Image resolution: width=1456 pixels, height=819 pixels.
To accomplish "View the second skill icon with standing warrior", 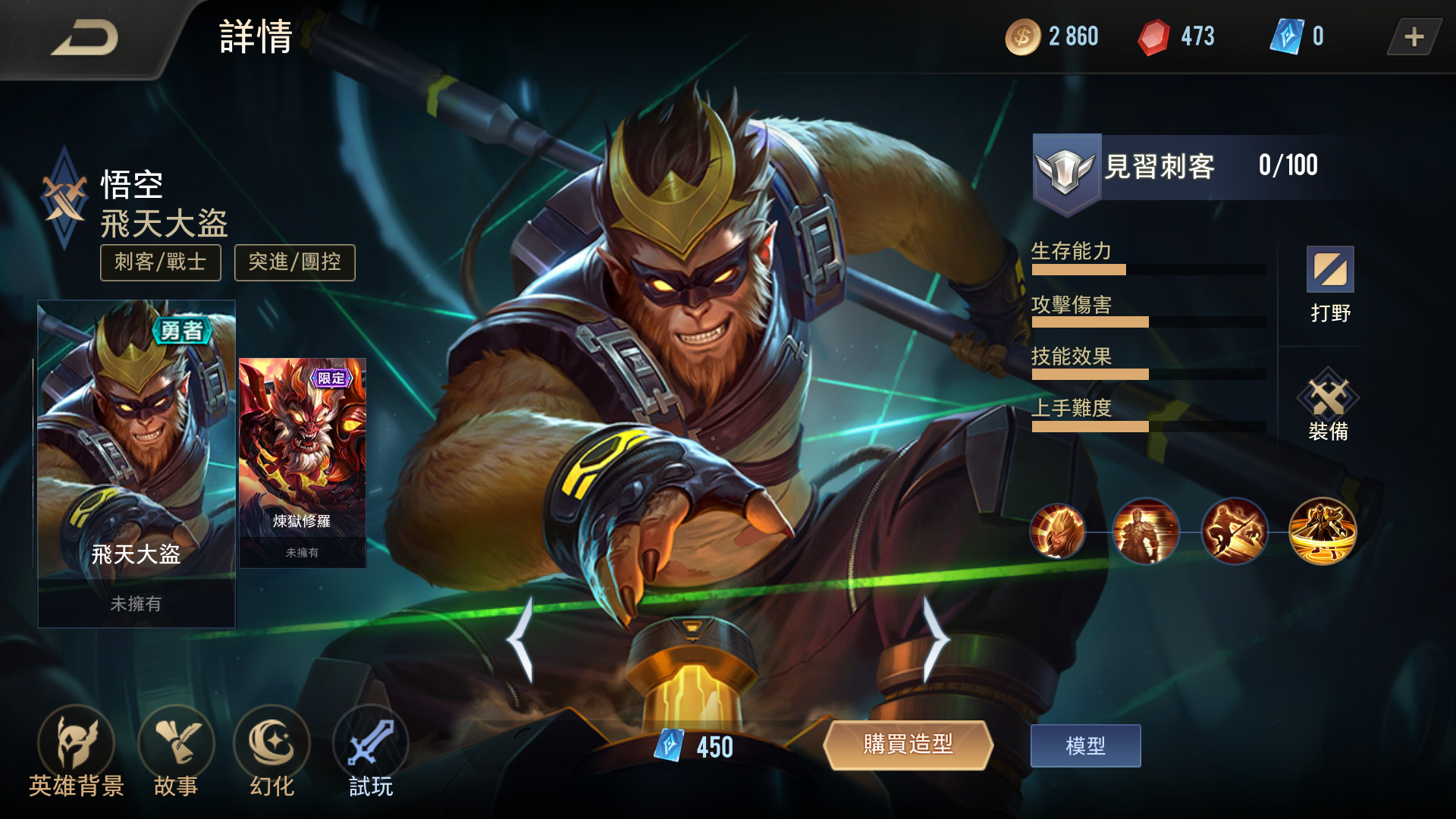I will pyautogui.click(x=1145, y=532).
